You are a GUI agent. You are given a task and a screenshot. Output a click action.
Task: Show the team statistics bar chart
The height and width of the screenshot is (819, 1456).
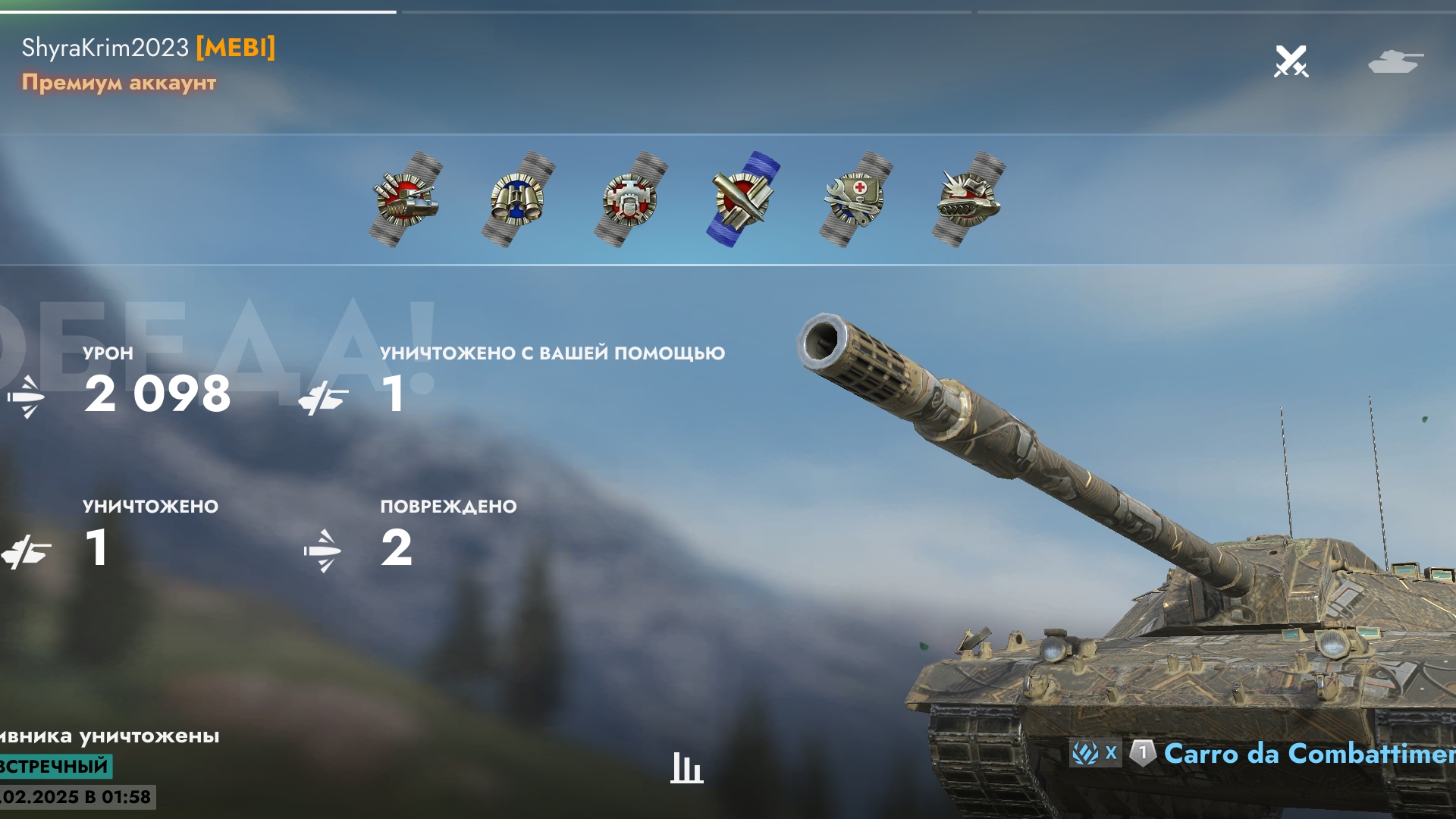[686, 767]
